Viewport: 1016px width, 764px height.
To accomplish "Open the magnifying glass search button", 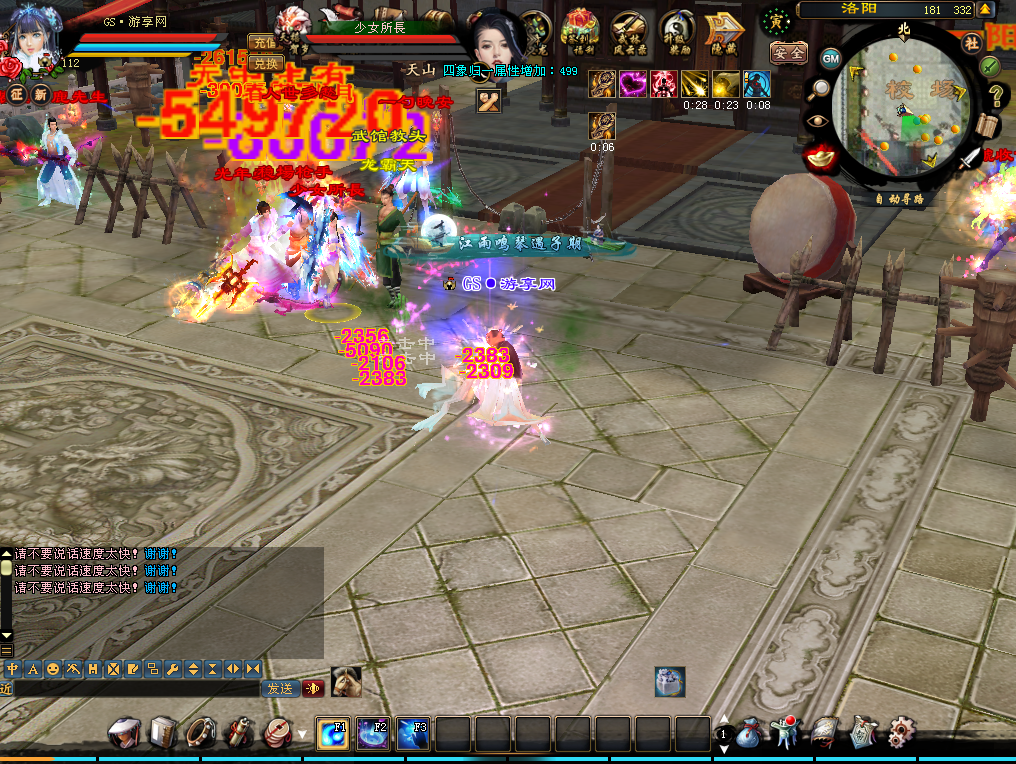I will [818, 88].
